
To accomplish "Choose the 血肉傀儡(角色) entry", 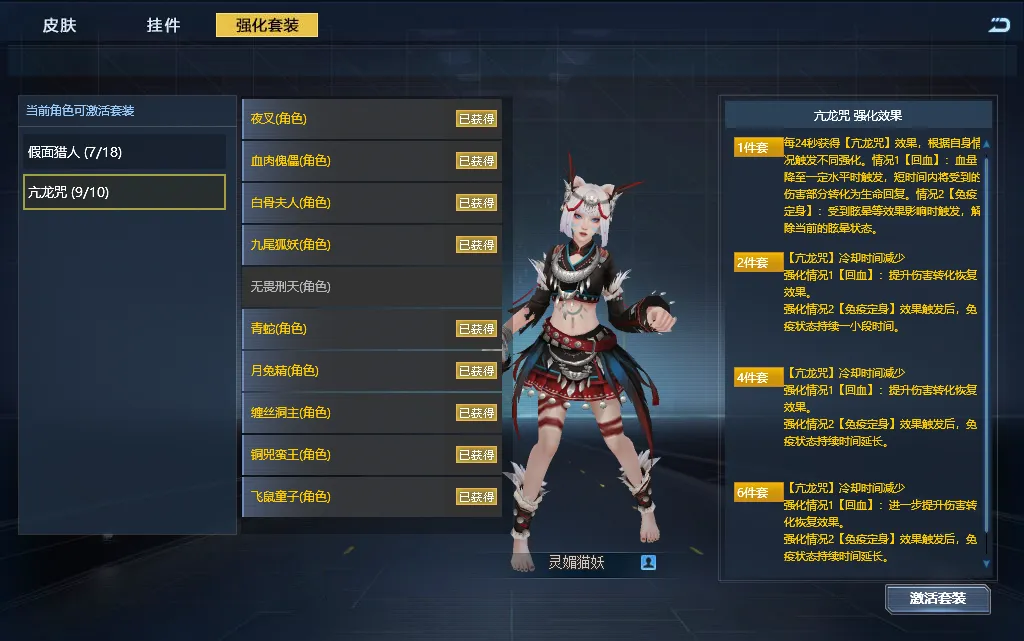I will pos(371,161).
